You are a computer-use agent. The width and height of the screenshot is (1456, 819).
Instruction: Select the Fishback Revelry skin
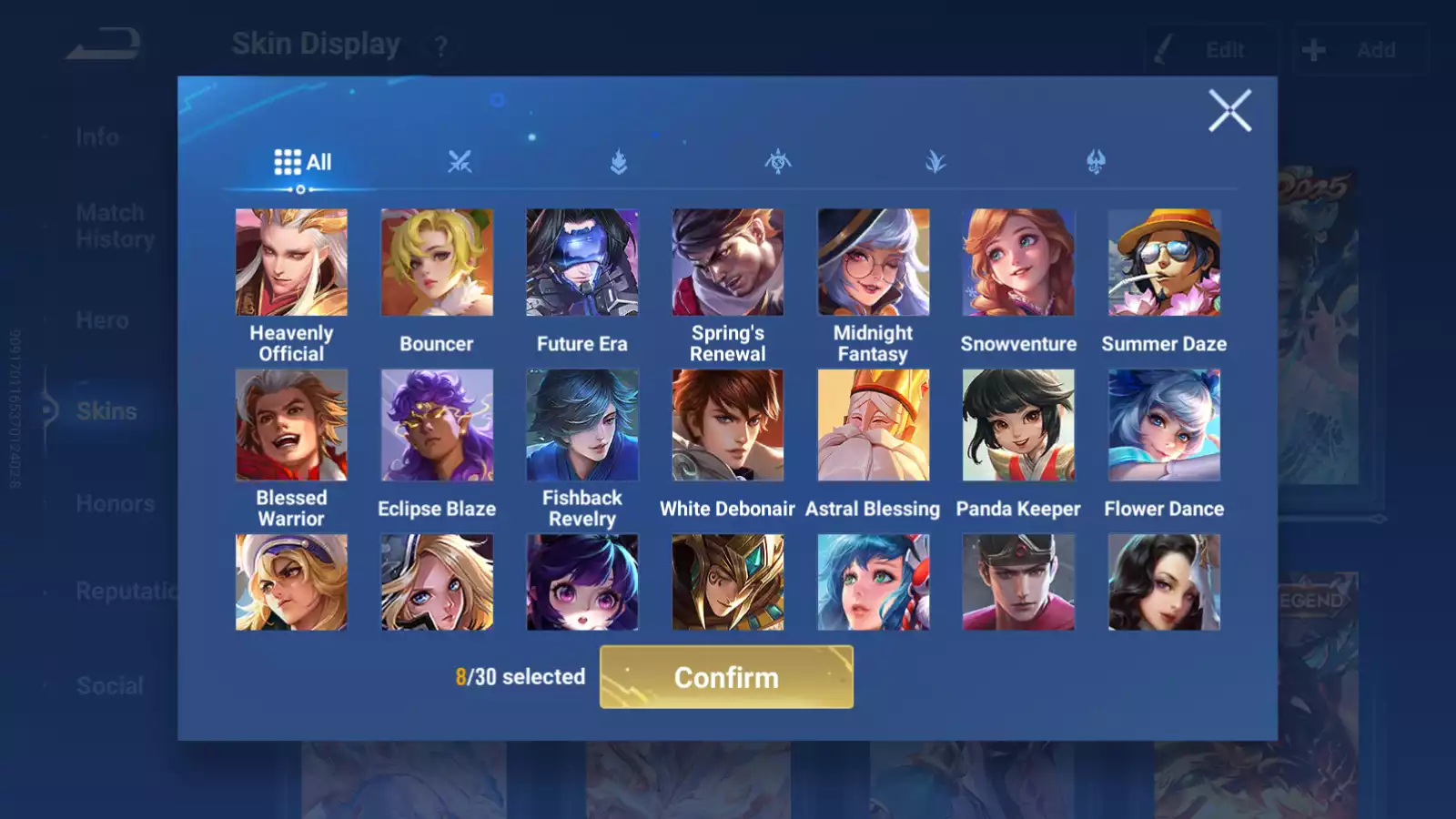(x=582, y=425)
